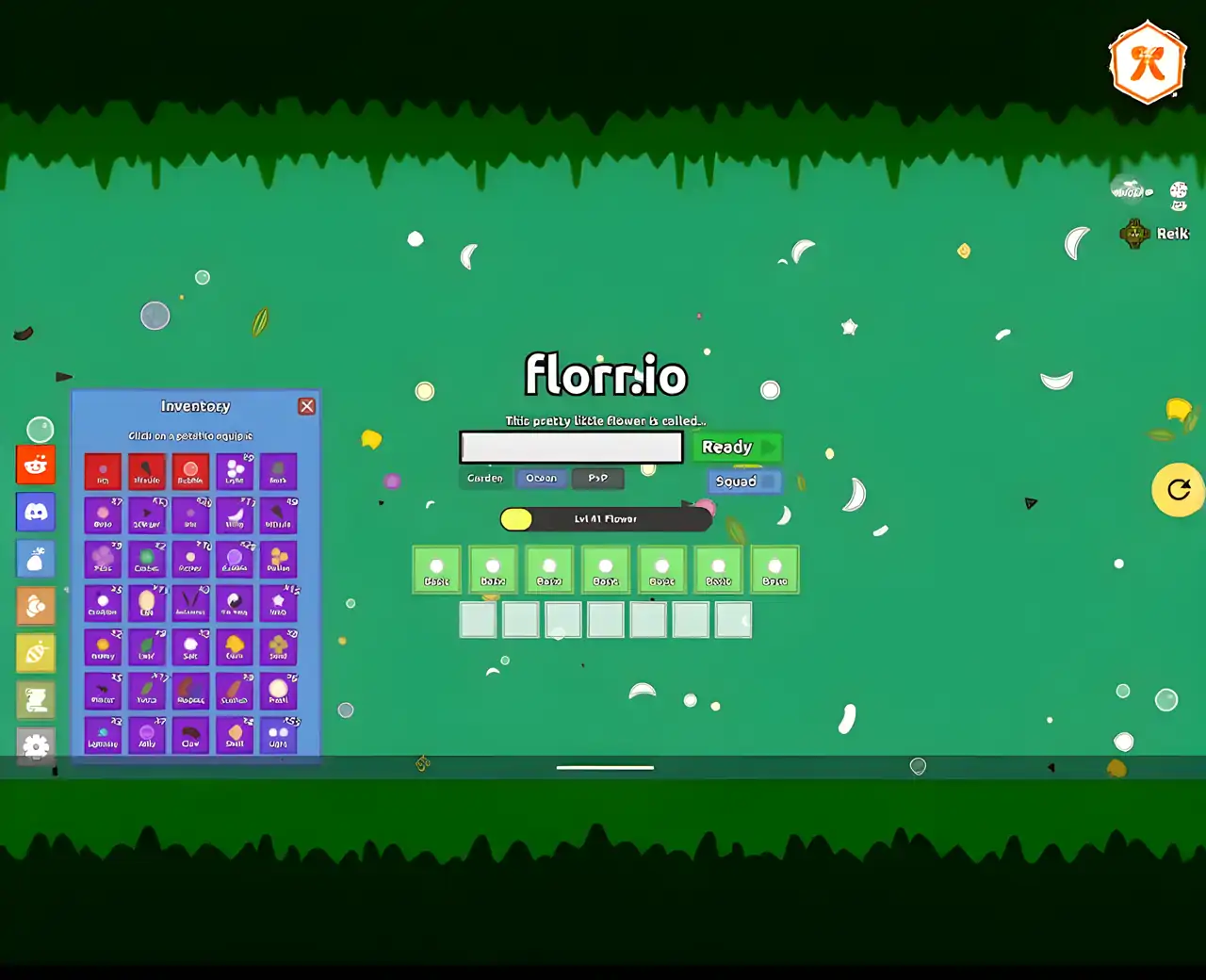Click the blue flower sidebar icon
The height and width of the screenshot is (980, 1206).
point(36,559)
